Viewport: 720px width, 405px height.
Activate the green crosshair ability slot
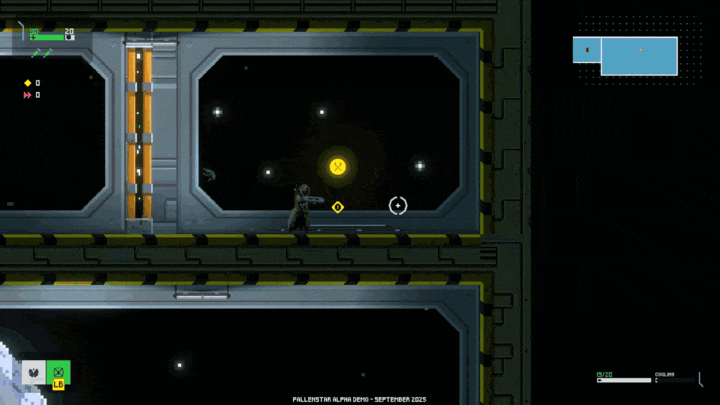tap(59, 371)
